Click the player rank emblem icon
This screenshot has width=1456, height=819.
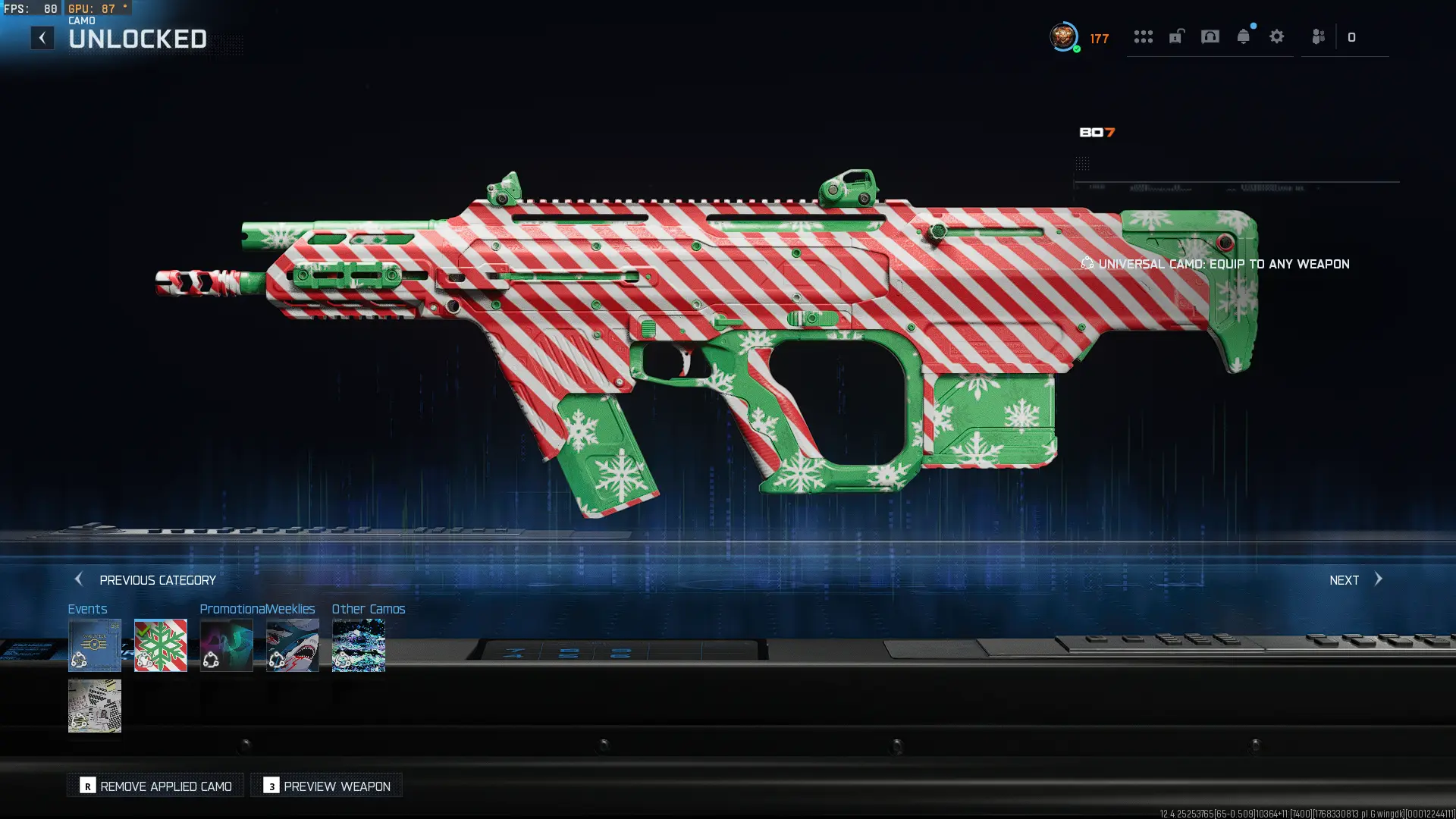[x=1064, y=36]
